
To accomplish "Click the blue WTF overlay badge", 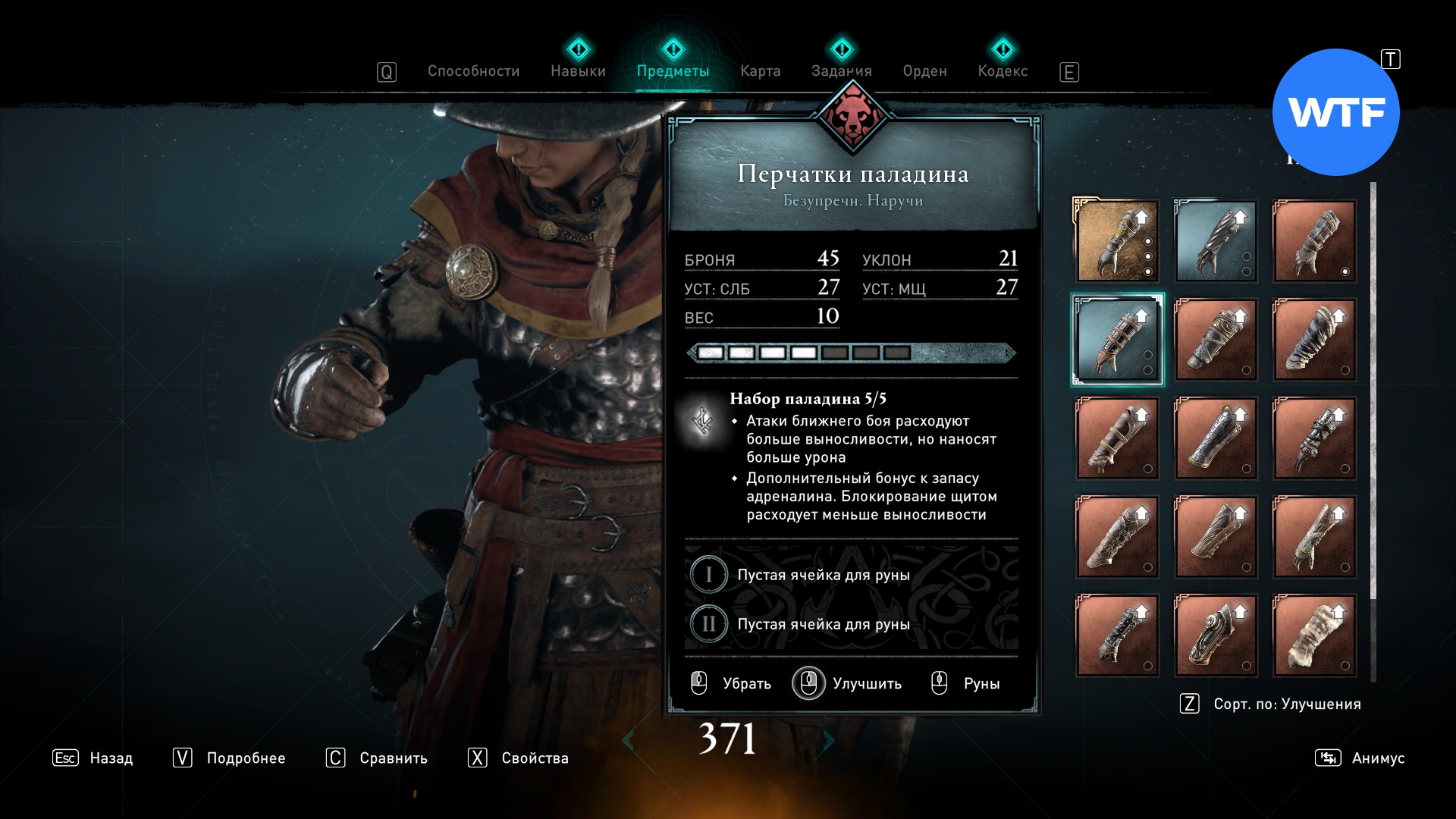I will pyautogui.click(x=1335, y=112).
